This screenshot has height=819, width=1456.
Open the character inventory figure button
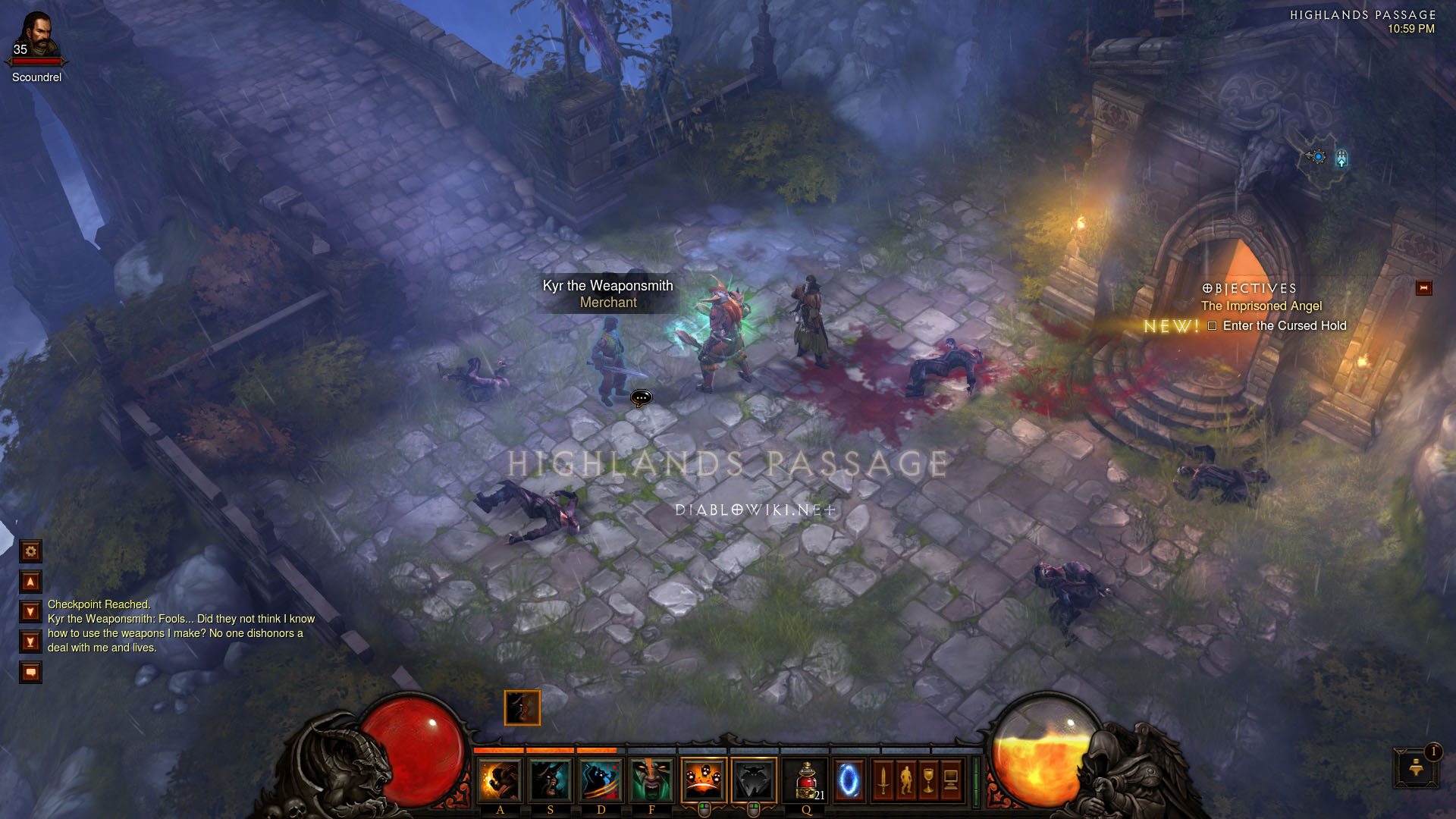(906, 780)
